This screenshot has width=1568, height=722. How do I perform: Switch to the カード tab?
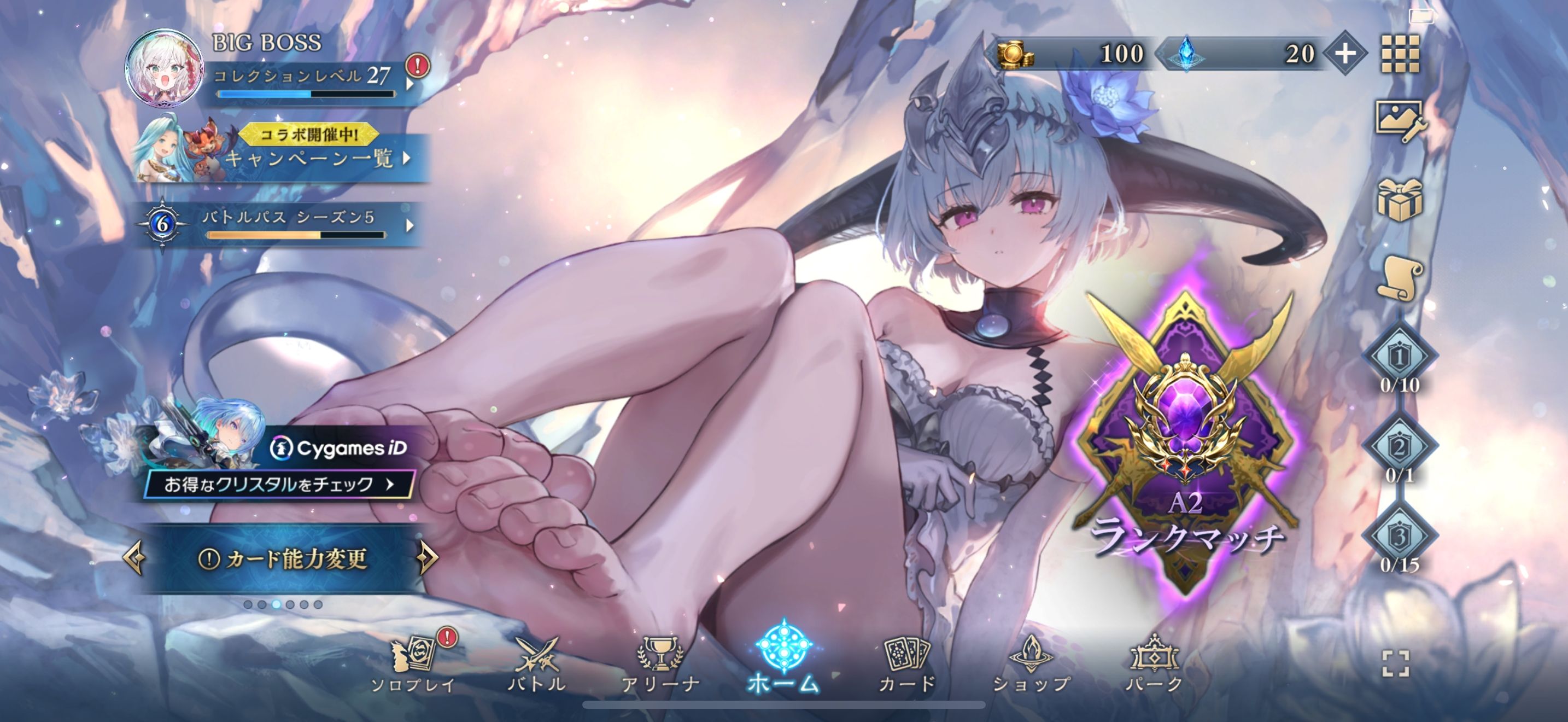[x=907, y=663]
